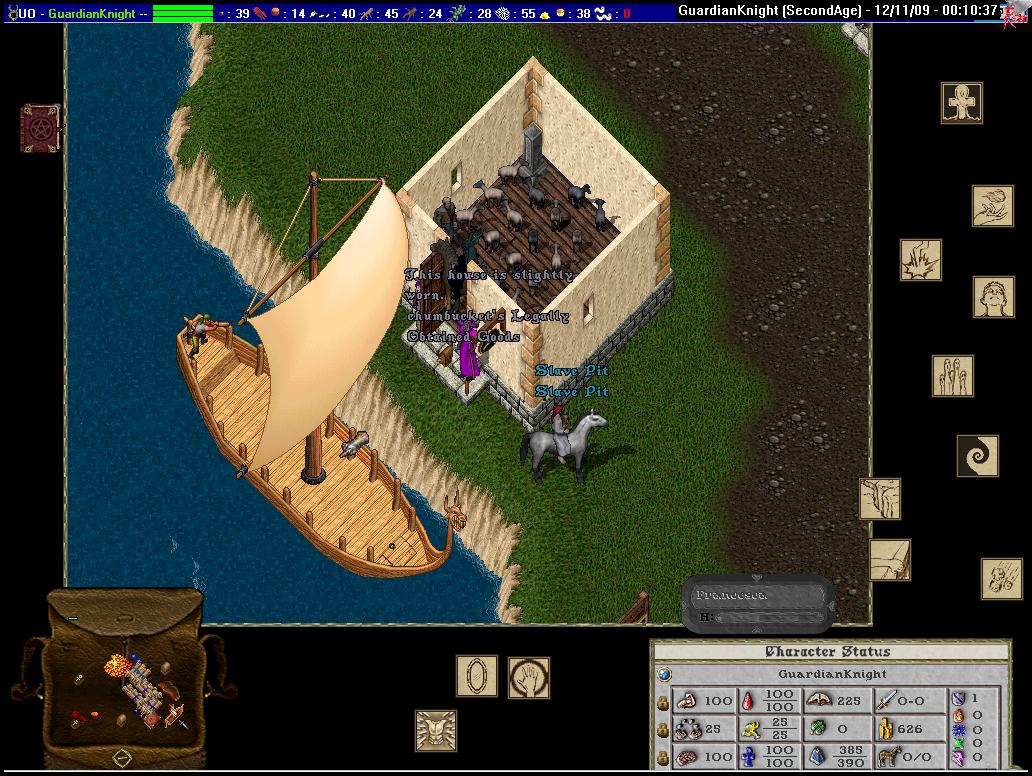1032x776 pixels.
Task: Cast the open hand in circle spell
Action: coord(528,677)
